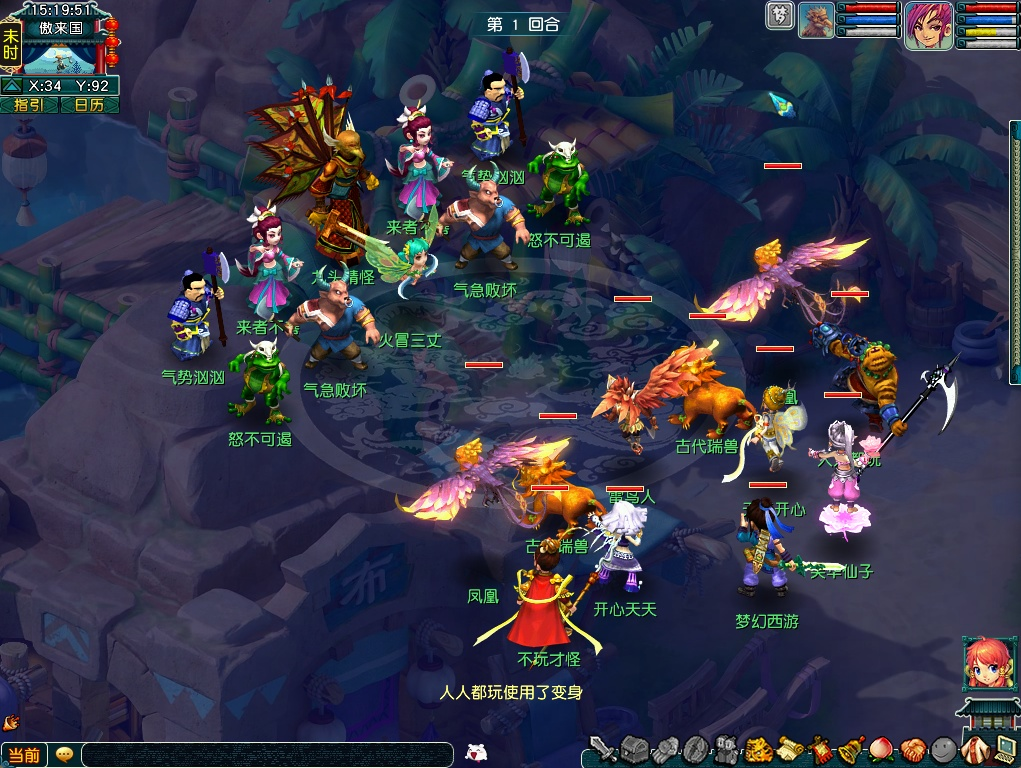Viewport: 1021px width, 768px height.
Task: Switch the 当前 chat channel button
Action: pyautogui.click(x=24, y=755)
